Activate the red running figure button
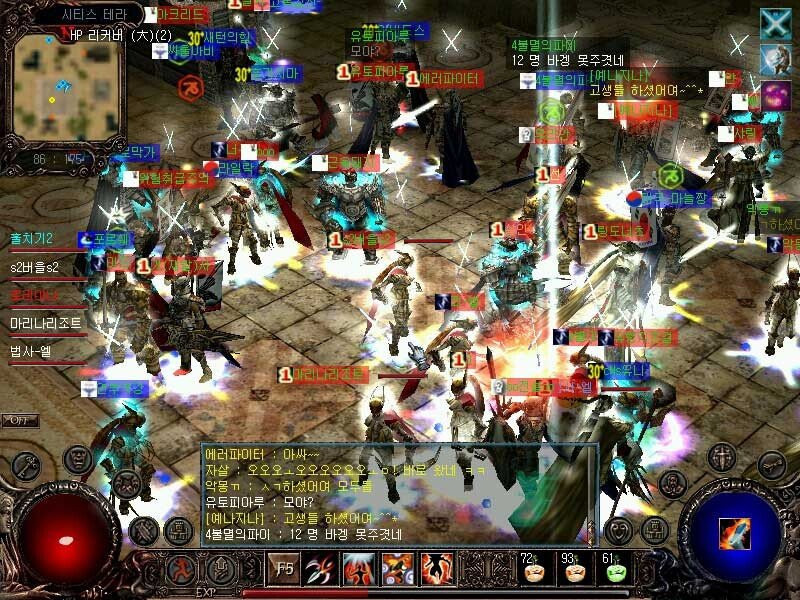 point(181,570)
